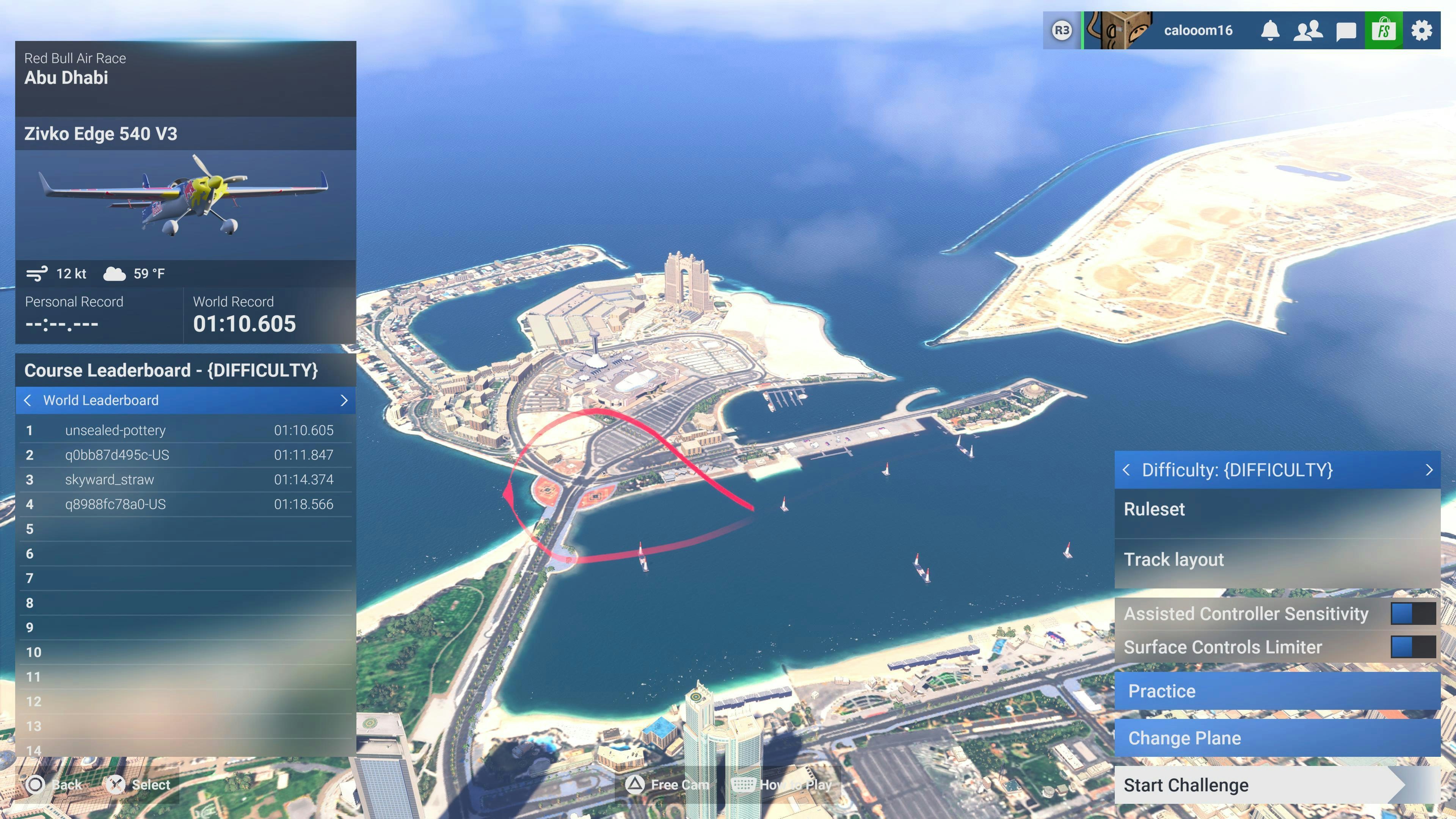Toggle Assisted Controller Sensitivity

pyautogui.click(x=1412, y=614)
